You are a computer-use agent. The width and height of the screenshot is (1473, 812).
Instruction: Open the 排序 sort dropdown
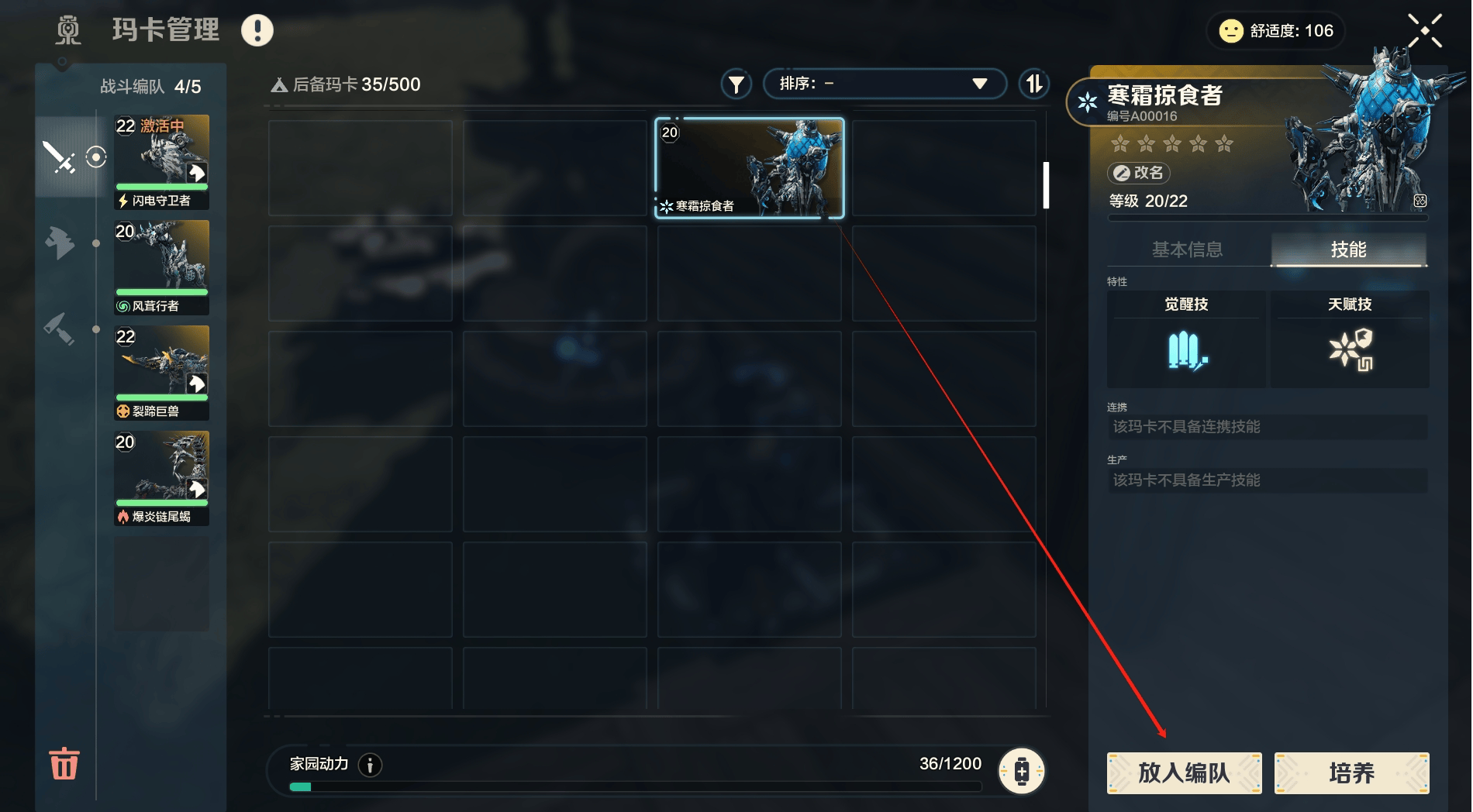point(884,84)
